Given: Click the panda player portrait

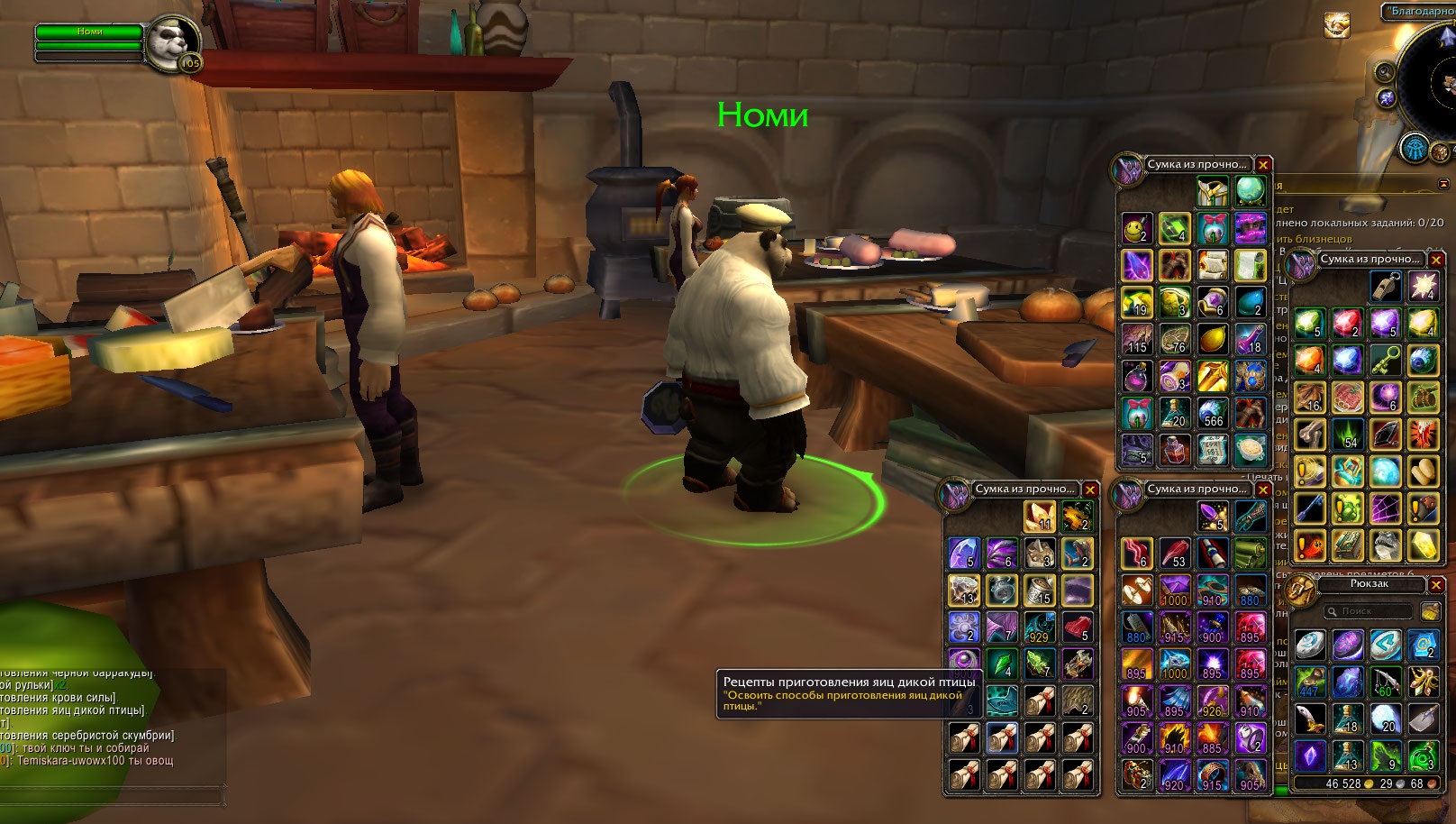Looking at the screenshot, I should (170, 42).
